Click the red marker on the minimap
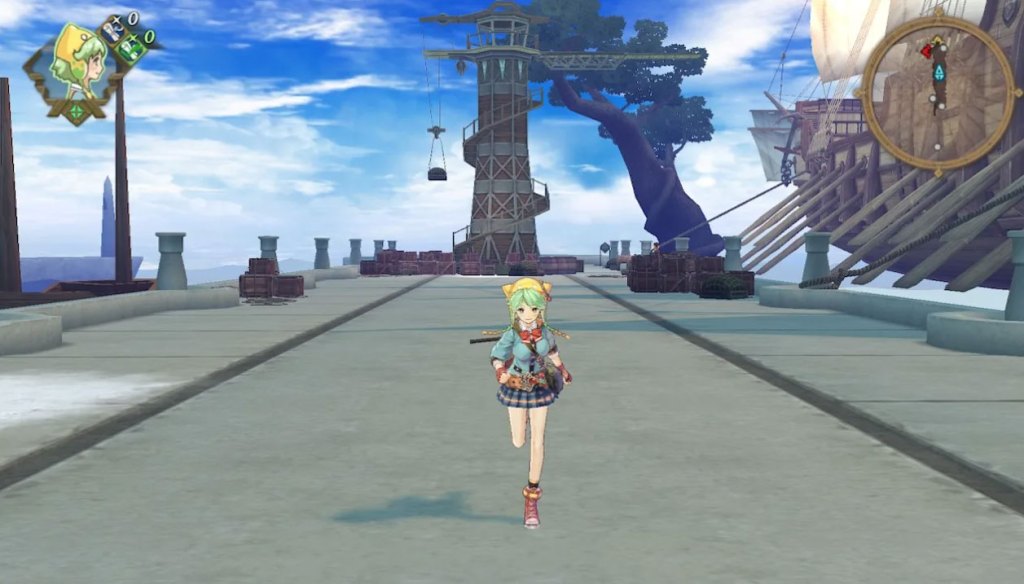Image resolution: width=1024 pixels, height=584 pixels. 926,50
